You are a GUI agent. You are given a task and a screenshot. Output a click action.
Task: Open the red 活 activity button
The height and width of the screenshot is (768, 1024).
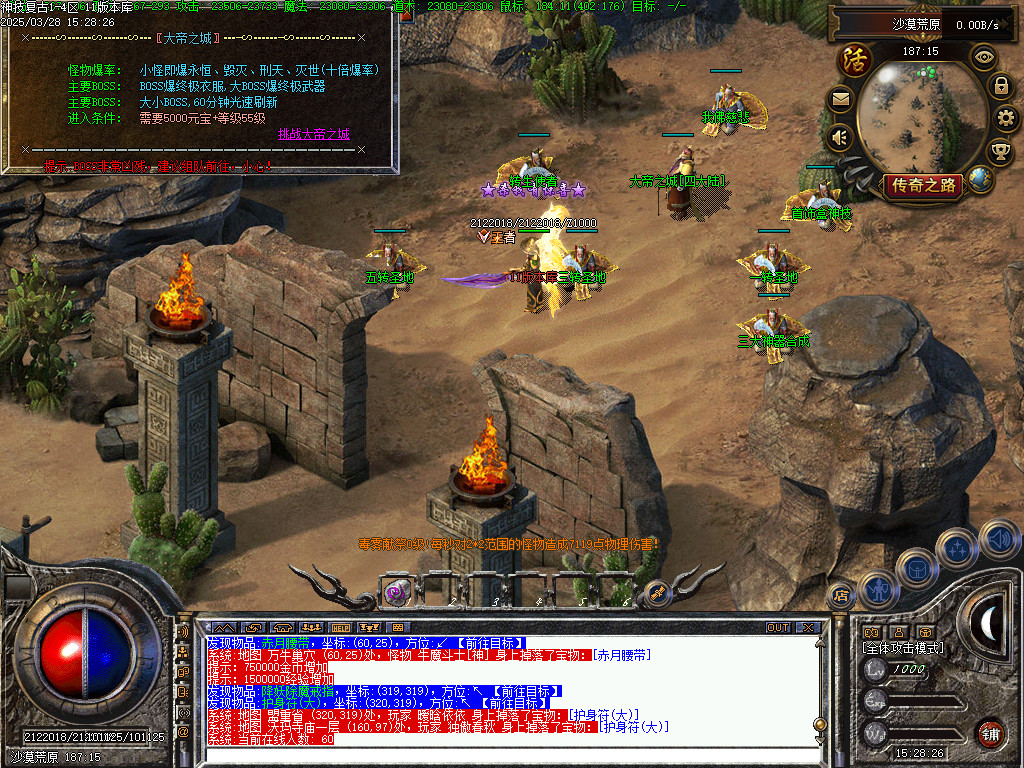(x=854, y=59)
